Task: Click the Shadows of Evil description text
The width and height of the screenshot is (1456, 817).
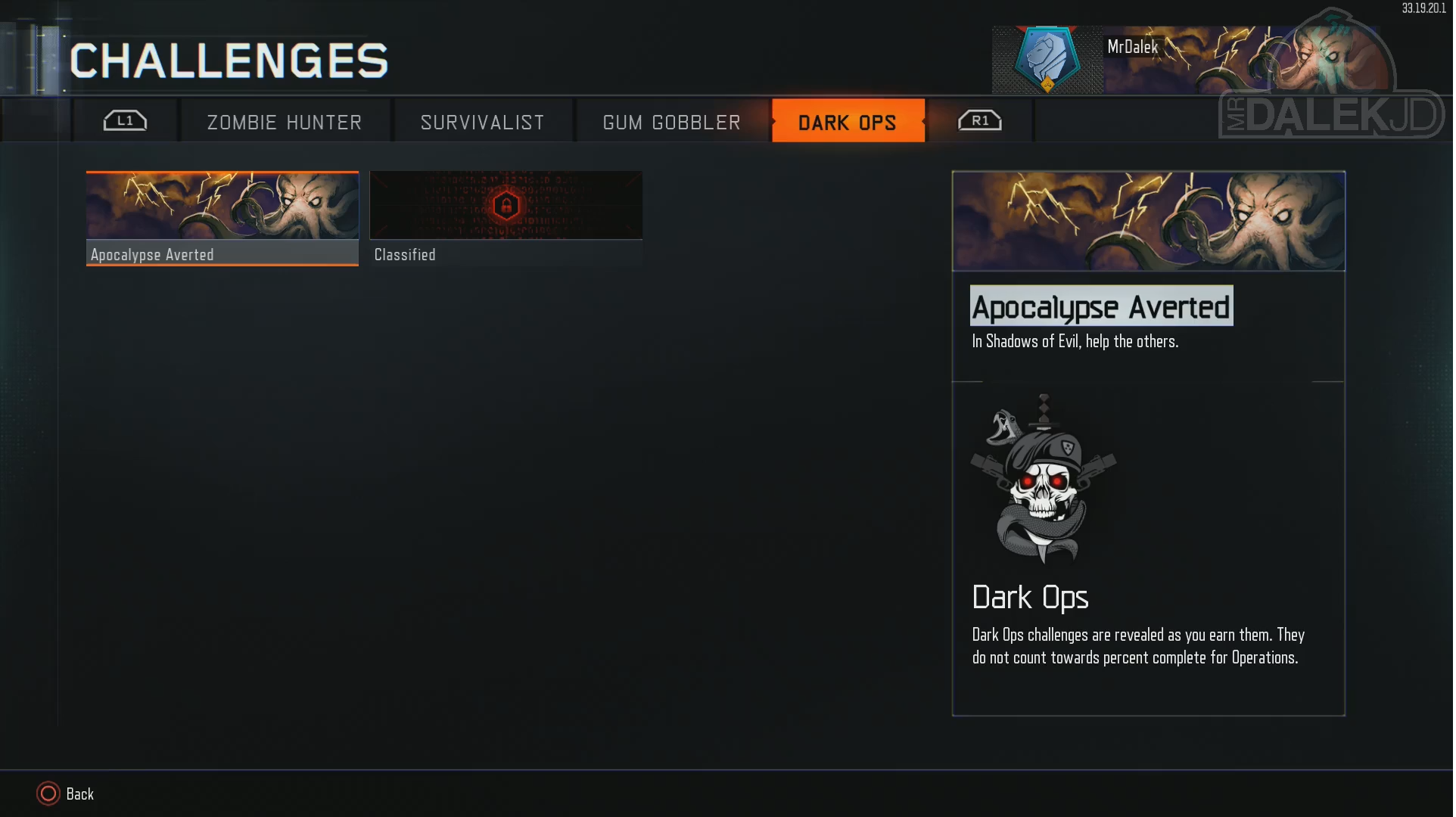Action: point(1075,341)
